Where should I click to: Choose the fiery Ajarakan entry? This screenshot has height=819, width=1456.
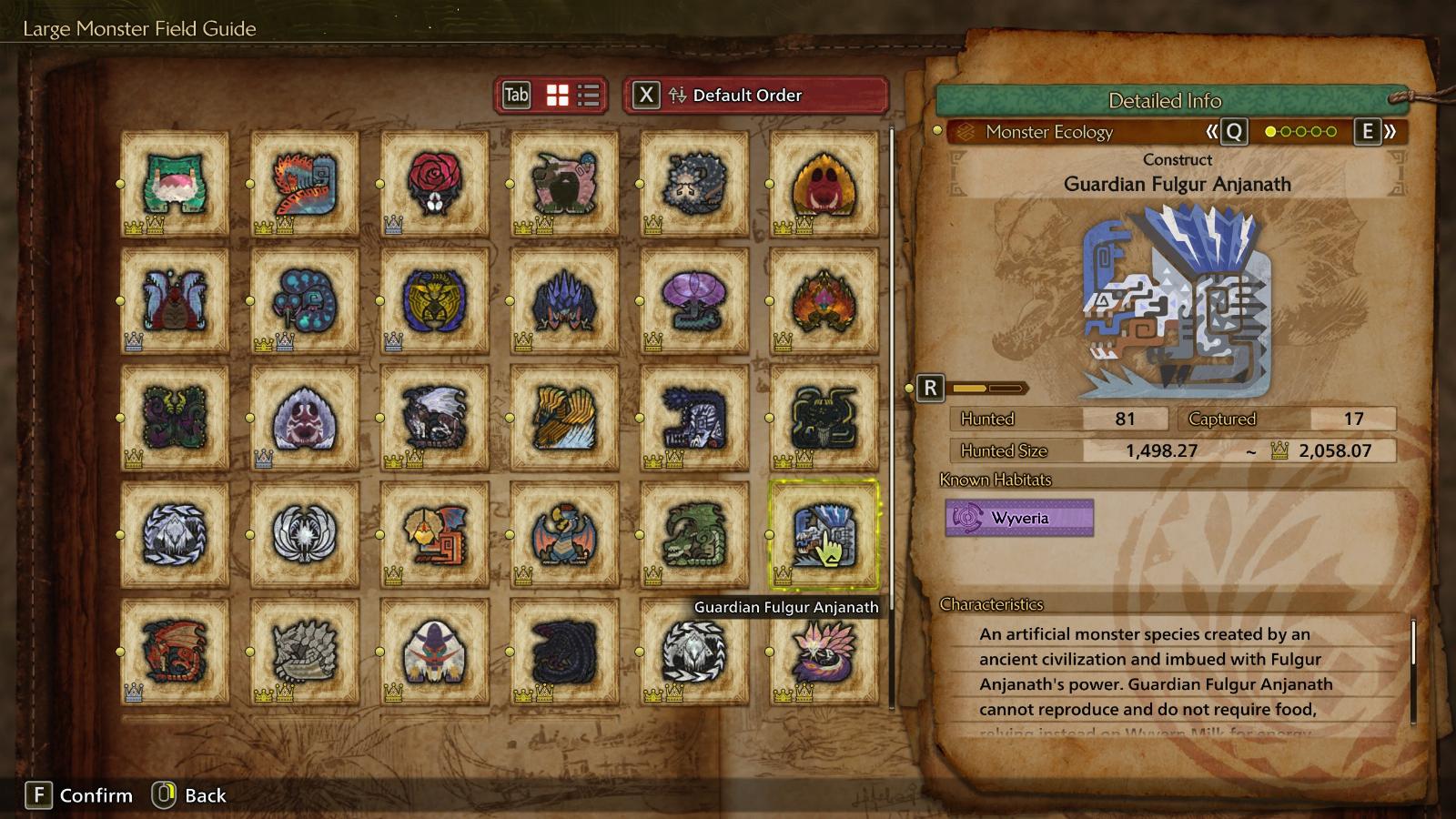click(824, 300)
